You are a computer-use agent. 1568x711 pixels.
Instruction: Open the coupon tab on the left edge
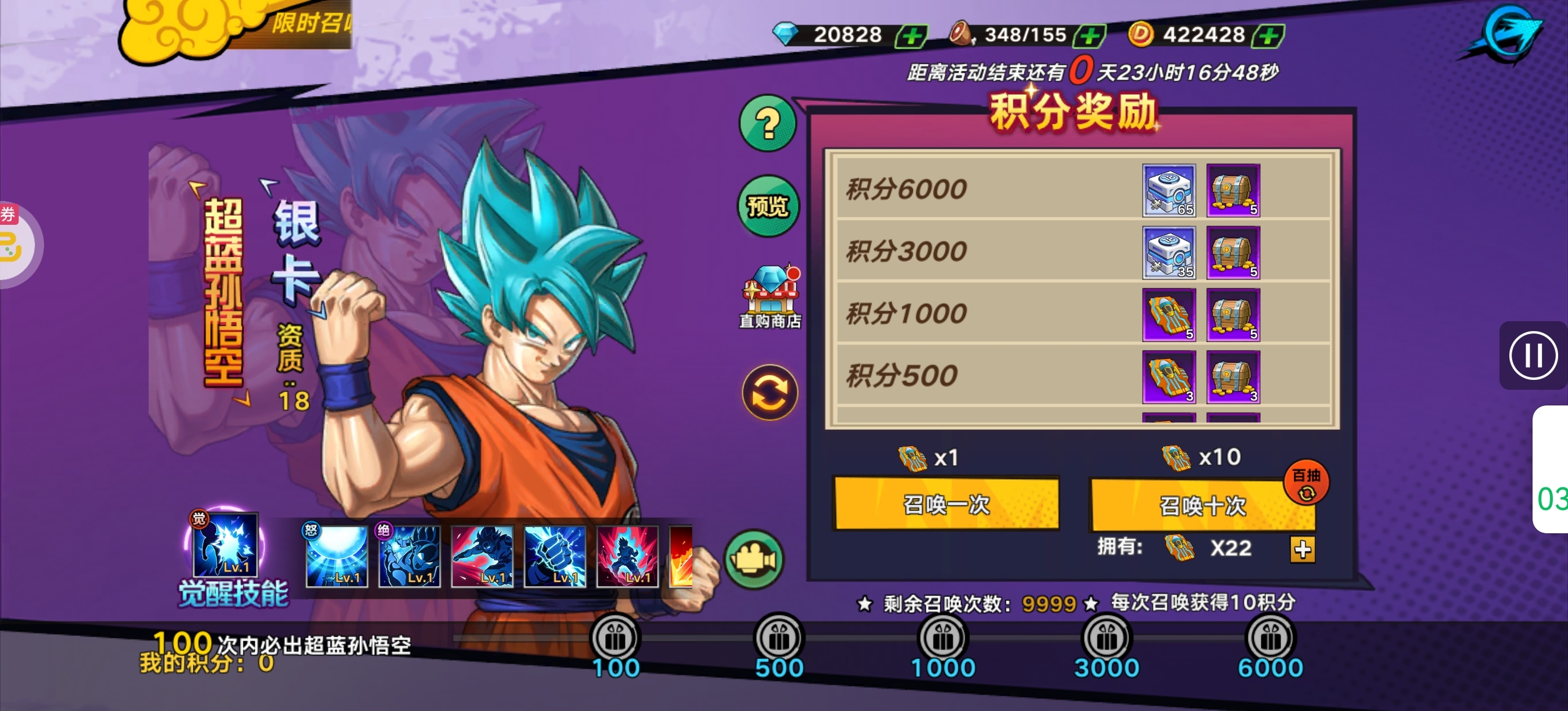11,243
